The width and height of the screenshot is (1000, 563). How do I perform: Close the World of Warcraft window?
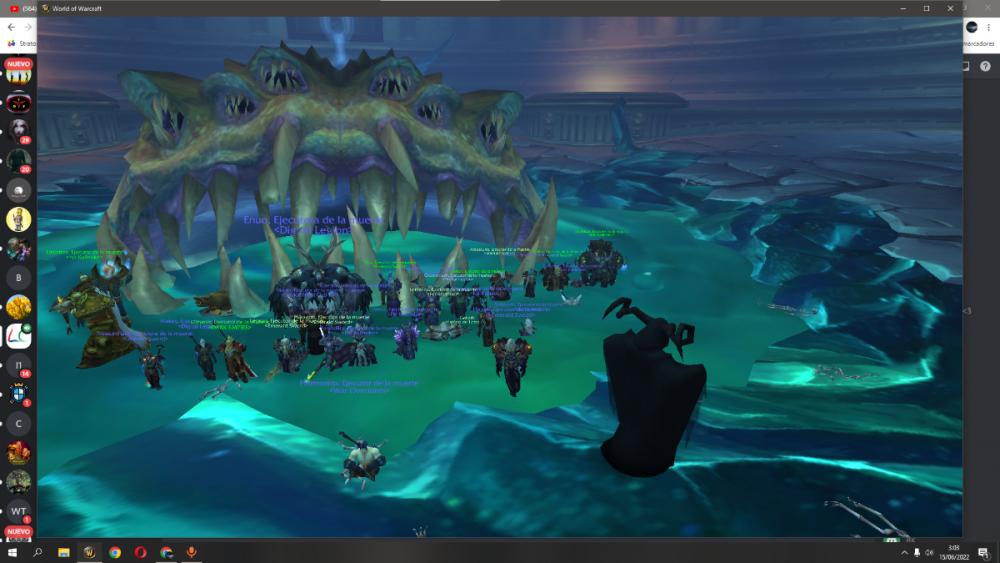point(950,8)
